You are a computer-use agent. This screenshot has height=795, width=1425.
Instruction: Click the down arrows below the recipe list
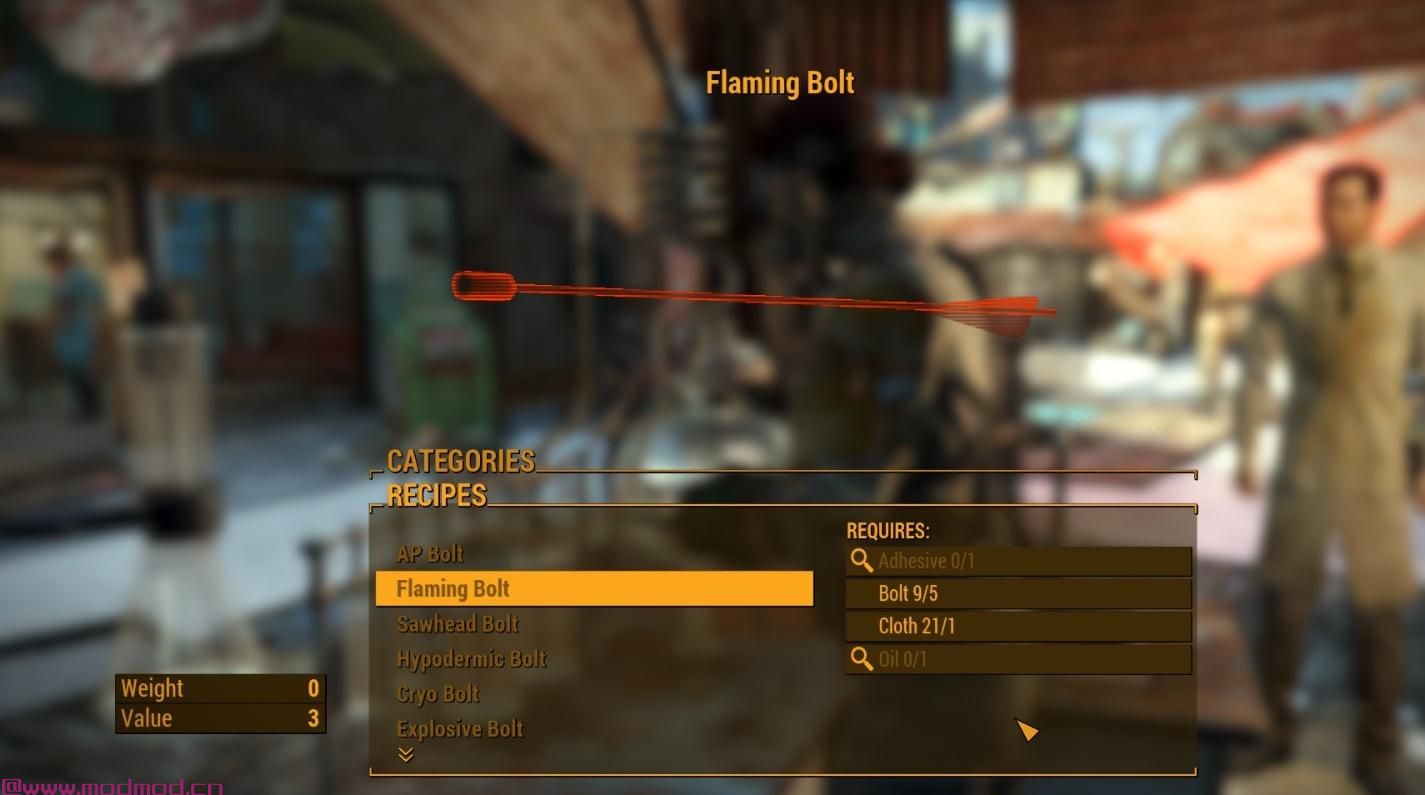(x=406, y=755)
